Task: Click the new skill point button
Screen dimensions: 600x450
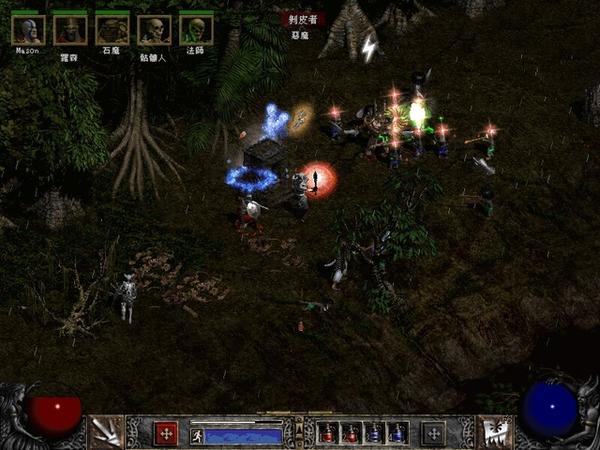Action: tap(433, 433)
